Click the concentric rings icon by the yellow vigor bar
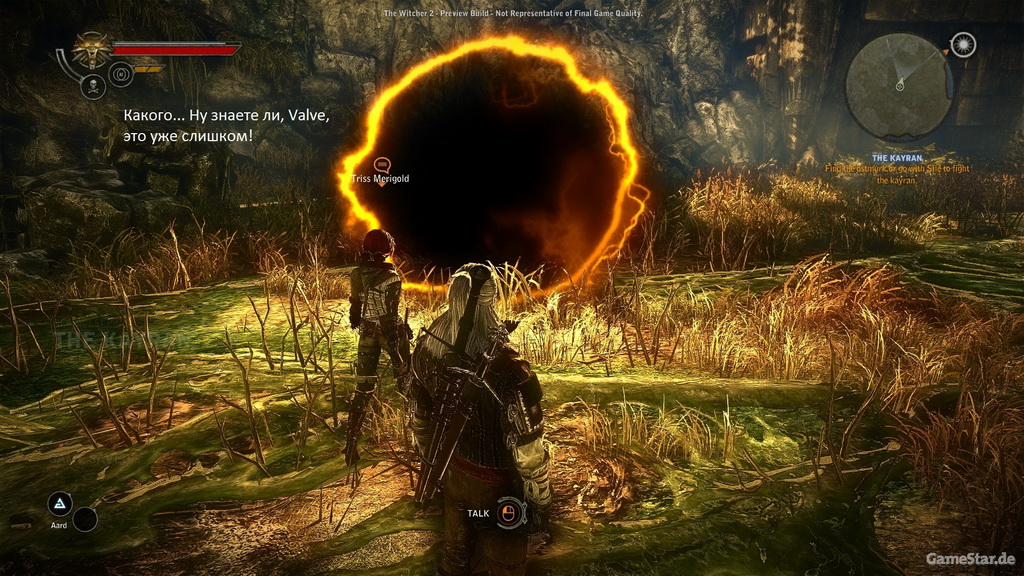 click(x=120, y=73)
